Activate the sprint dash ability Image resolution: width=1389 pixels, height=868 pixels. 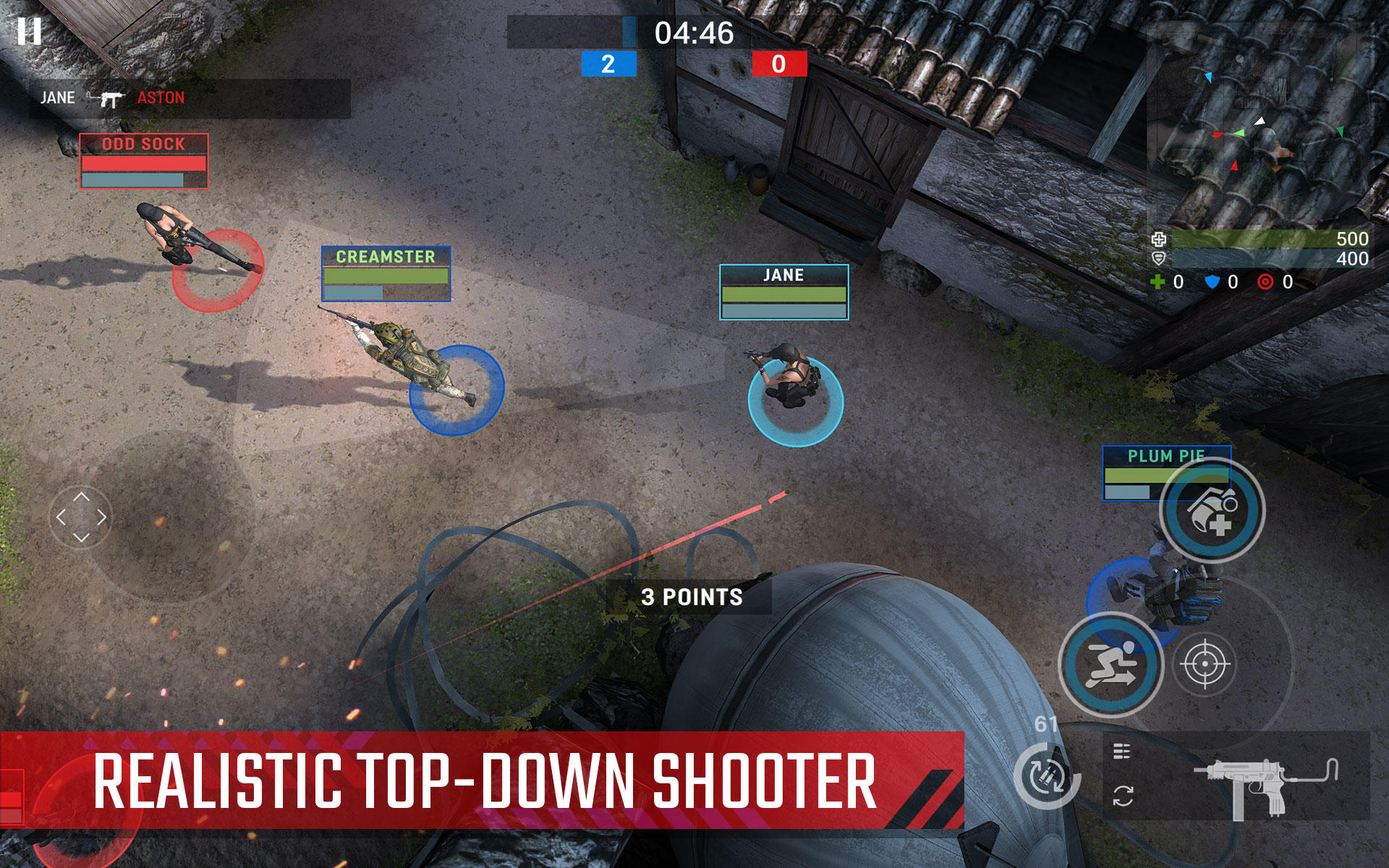click(1110, 664)
